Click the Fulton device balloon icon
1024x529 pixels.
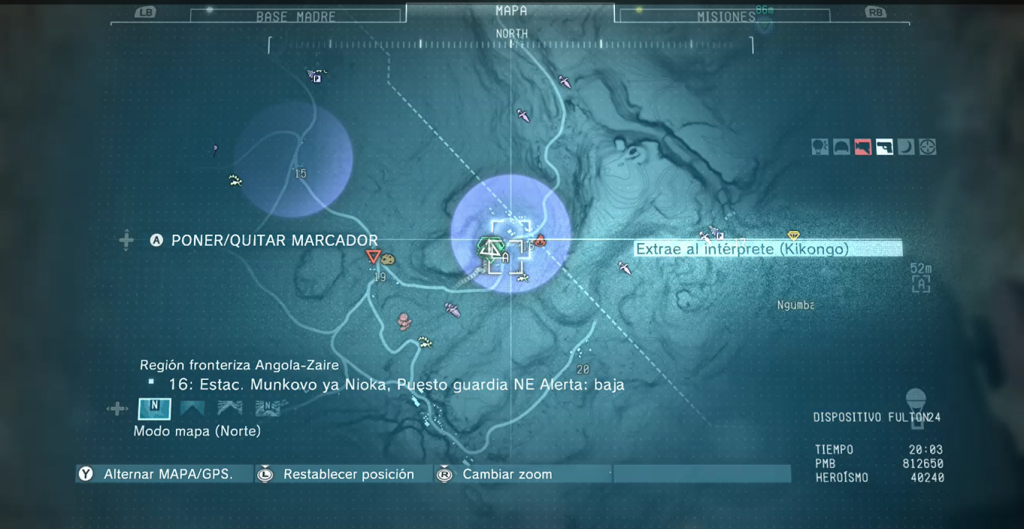(915, 402)
